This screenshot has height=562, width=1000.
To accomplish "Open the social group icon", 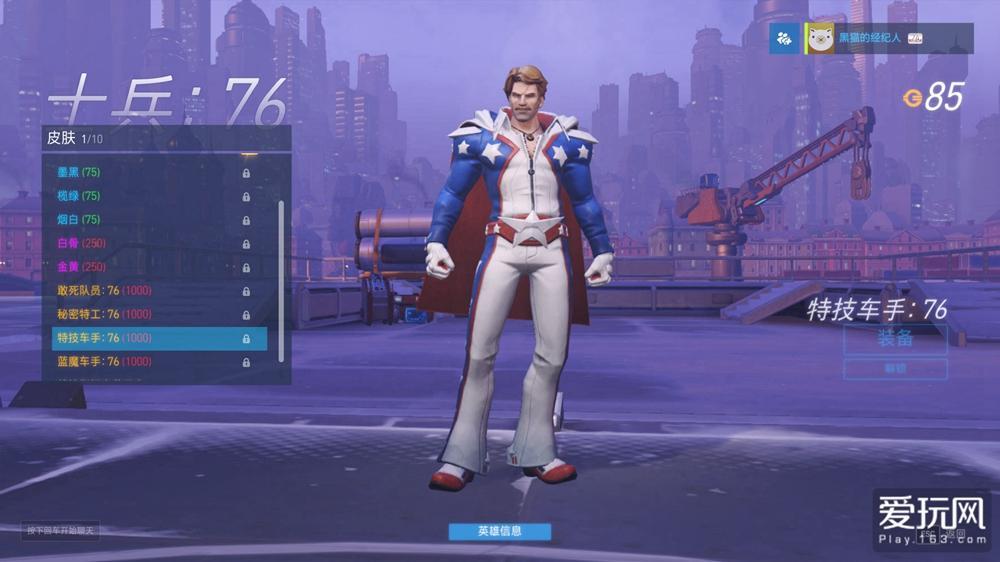I will 785,38.
